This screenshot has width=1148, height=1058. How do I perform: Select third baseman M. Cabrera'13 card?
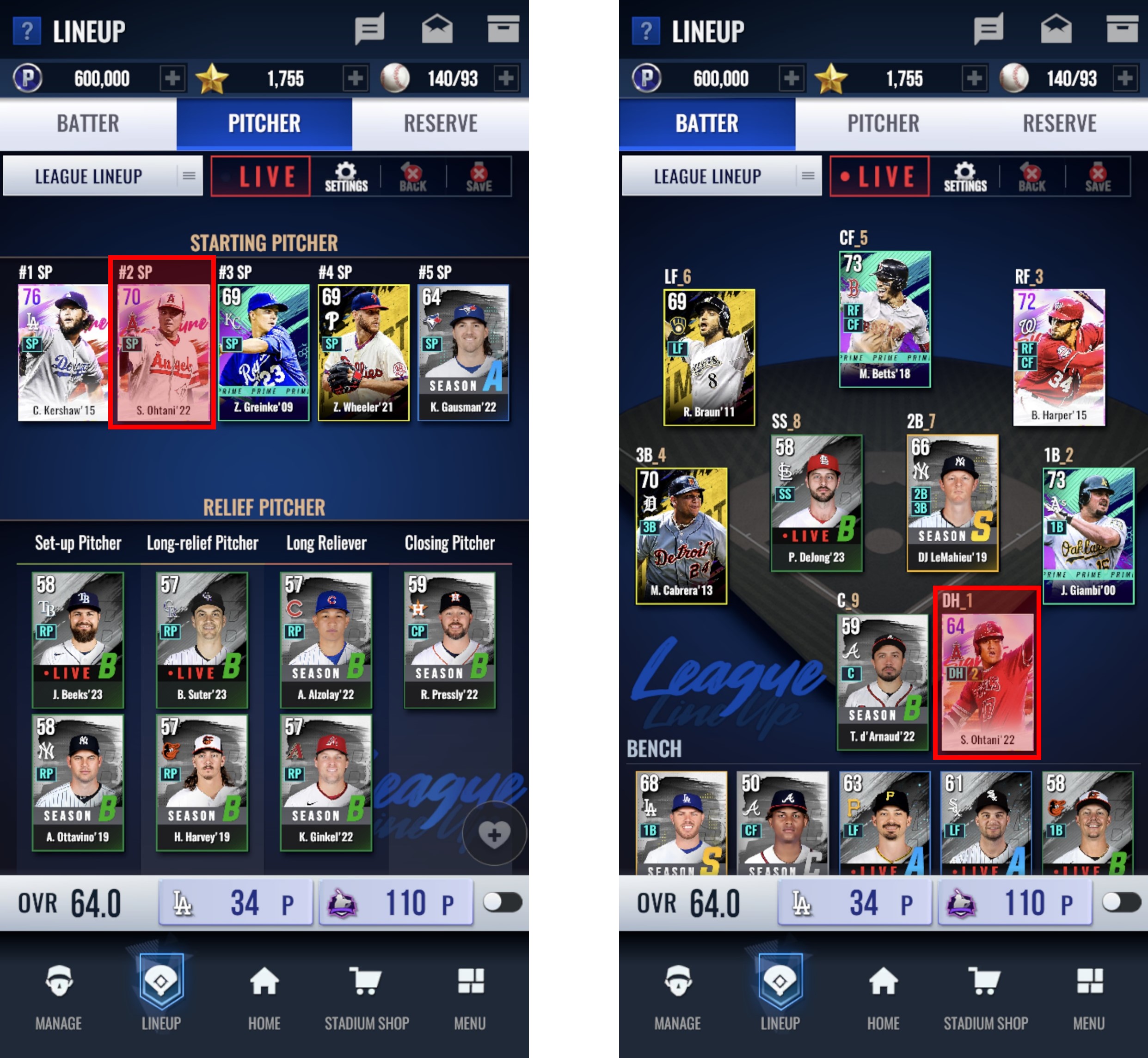point(681,535)
